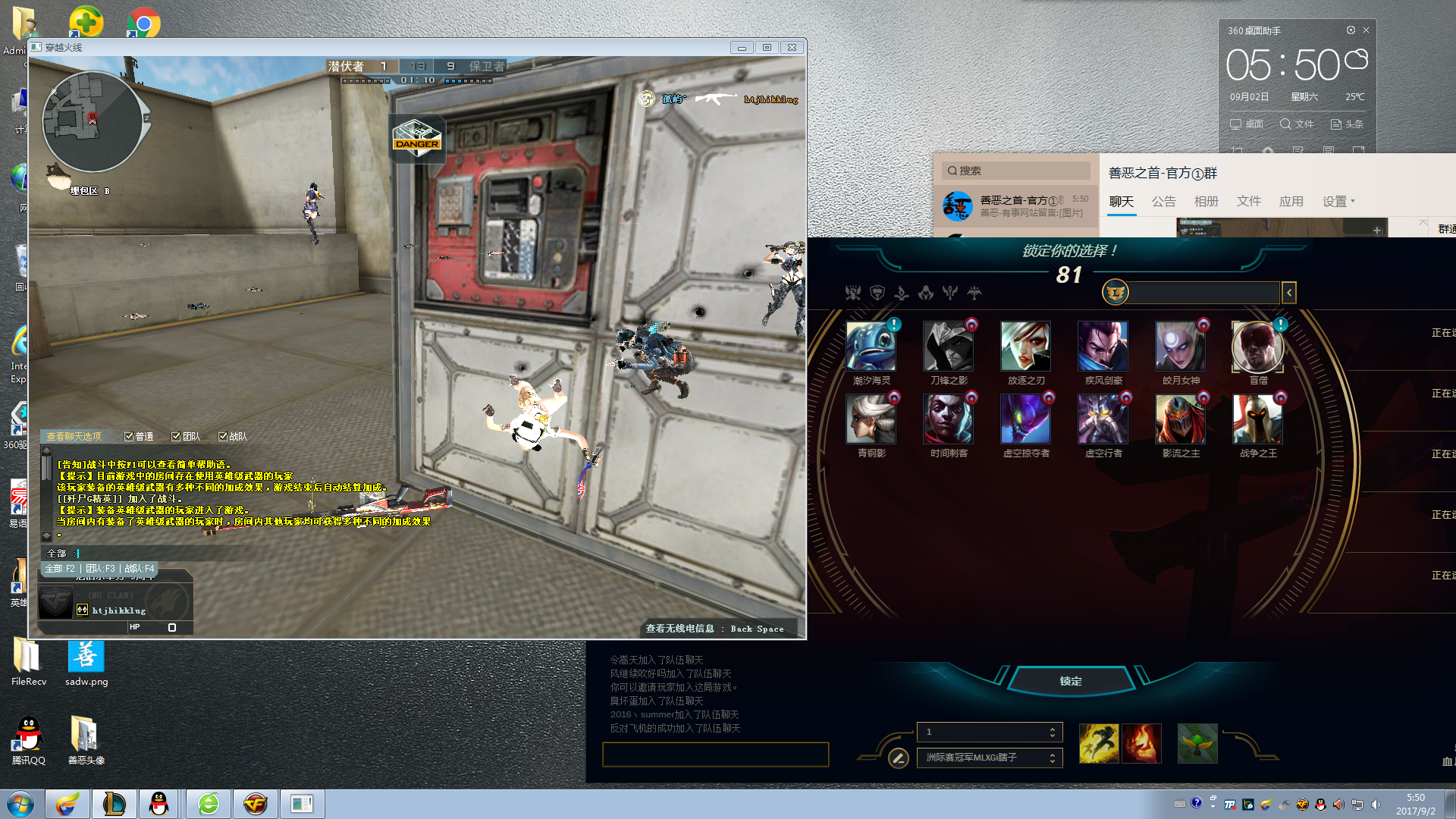The image size is (1456, 819).
Task: Toggle the 战队 chat filter checkbox
Action: 223,437
